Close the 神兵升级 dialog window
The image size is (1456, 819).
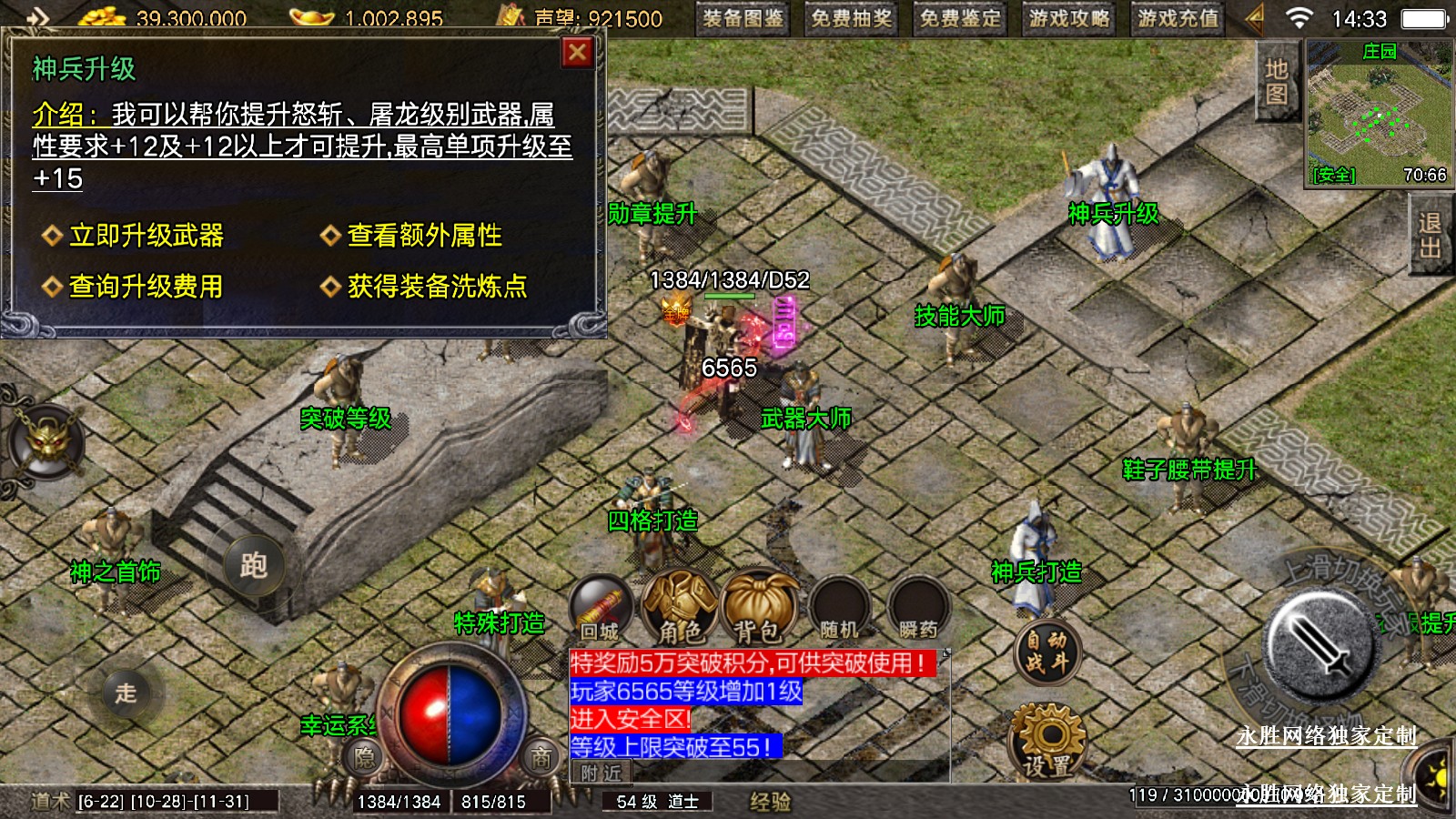point(577,53)
